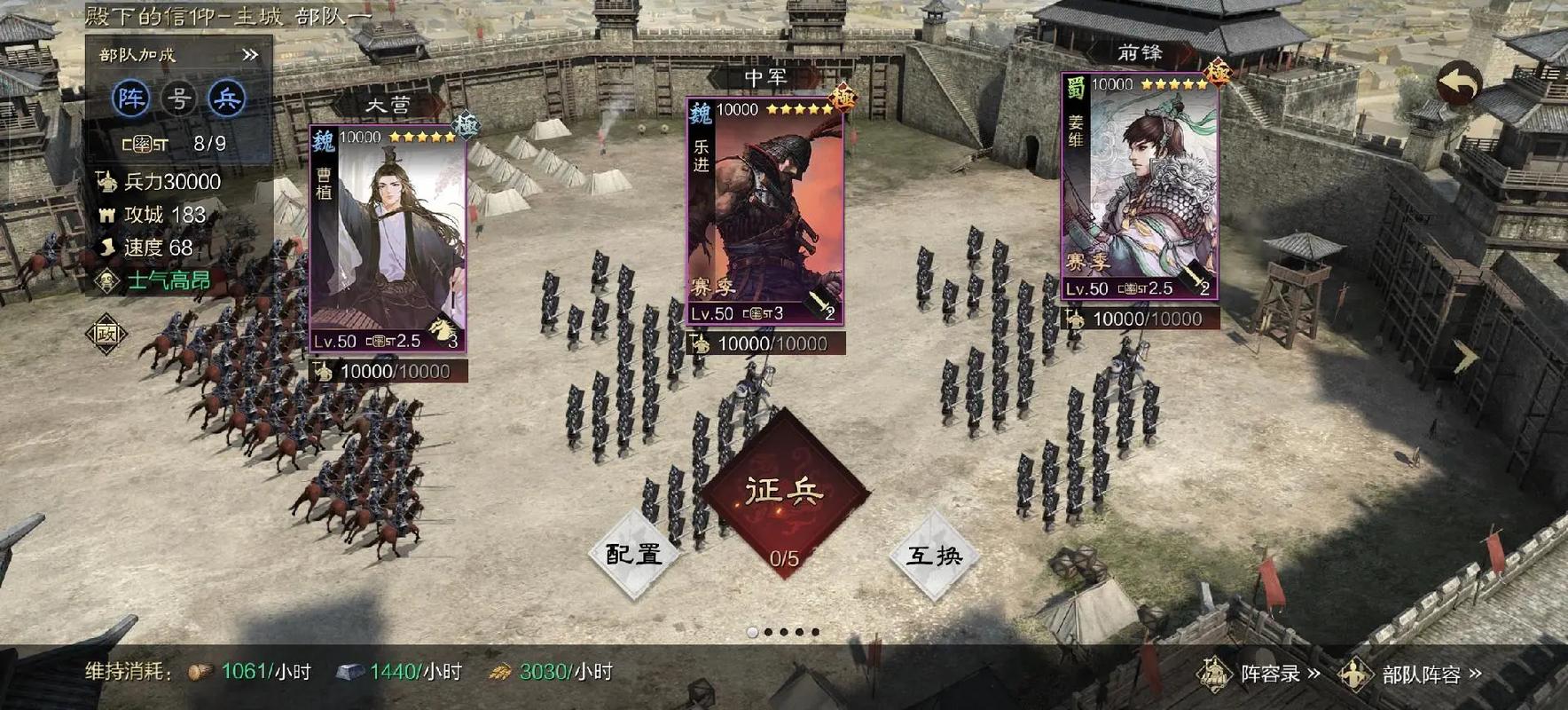Expand the 部队加成 troop bonus panel
This screenshot has width=1568, height=710.
pos(250,55)
